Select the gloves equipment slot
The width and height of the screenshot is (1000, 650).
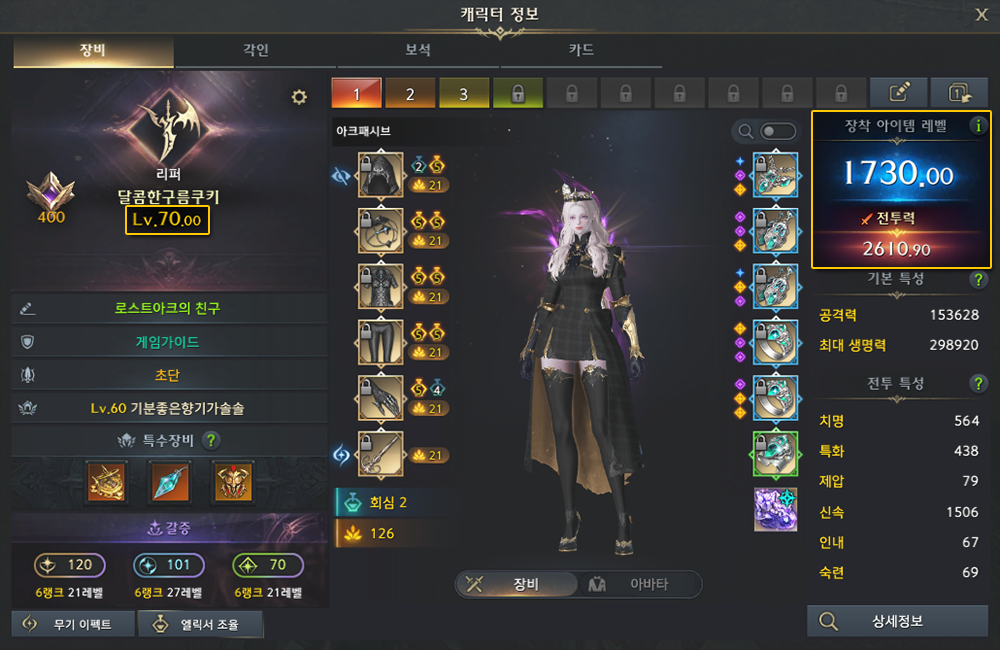pyautogui.click(x=380, y=399)
